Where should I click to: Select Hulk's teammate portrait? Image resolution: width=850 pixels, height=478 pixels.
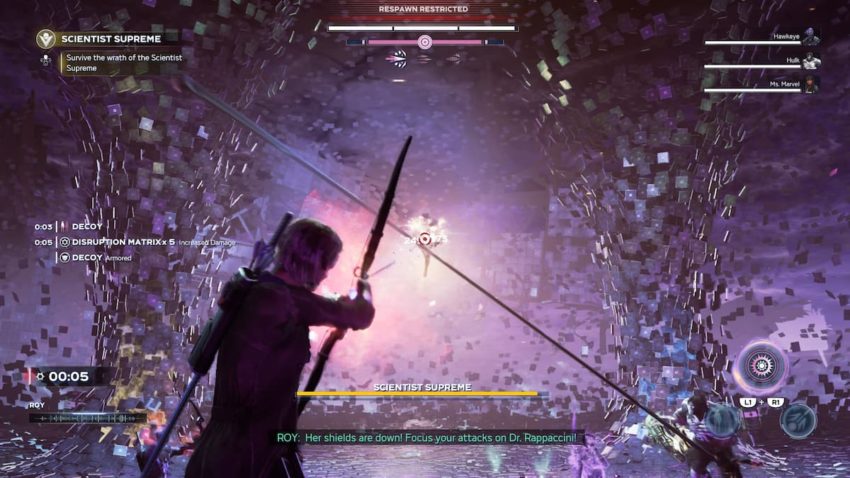coord(811,63)
